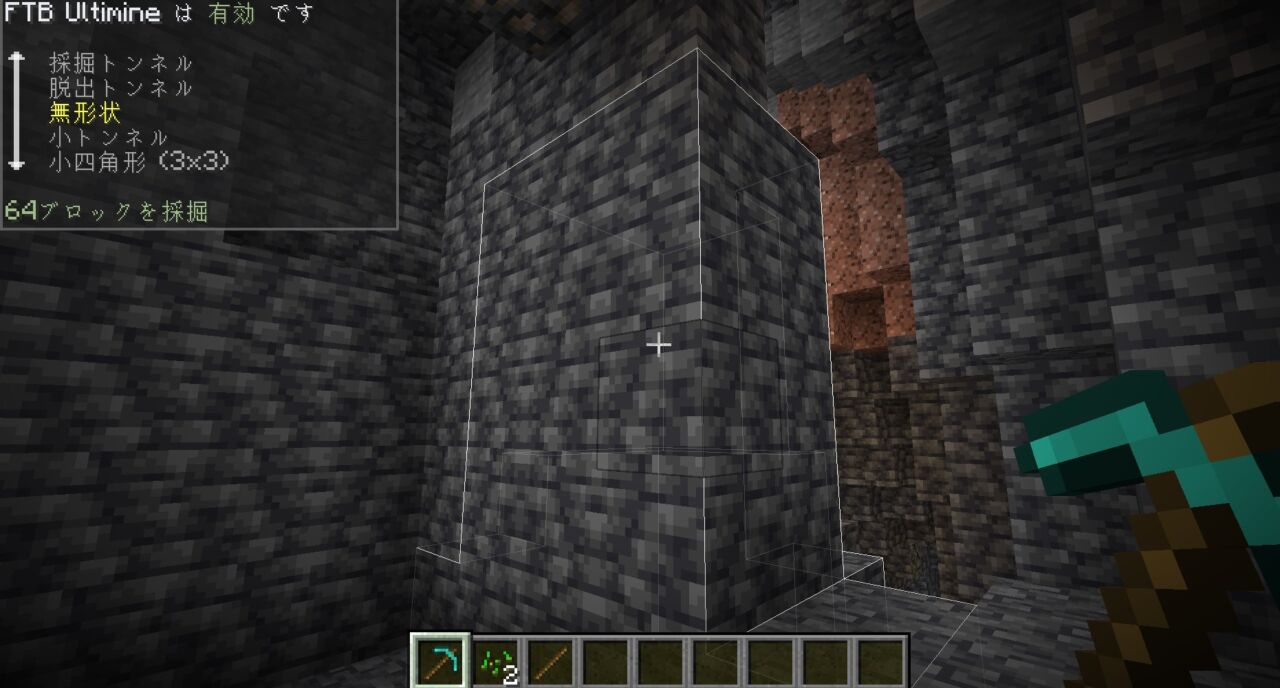Choose the 採掘トンネル shape entry
Viewport: 1280px width, 688px height.
[120, 64]
